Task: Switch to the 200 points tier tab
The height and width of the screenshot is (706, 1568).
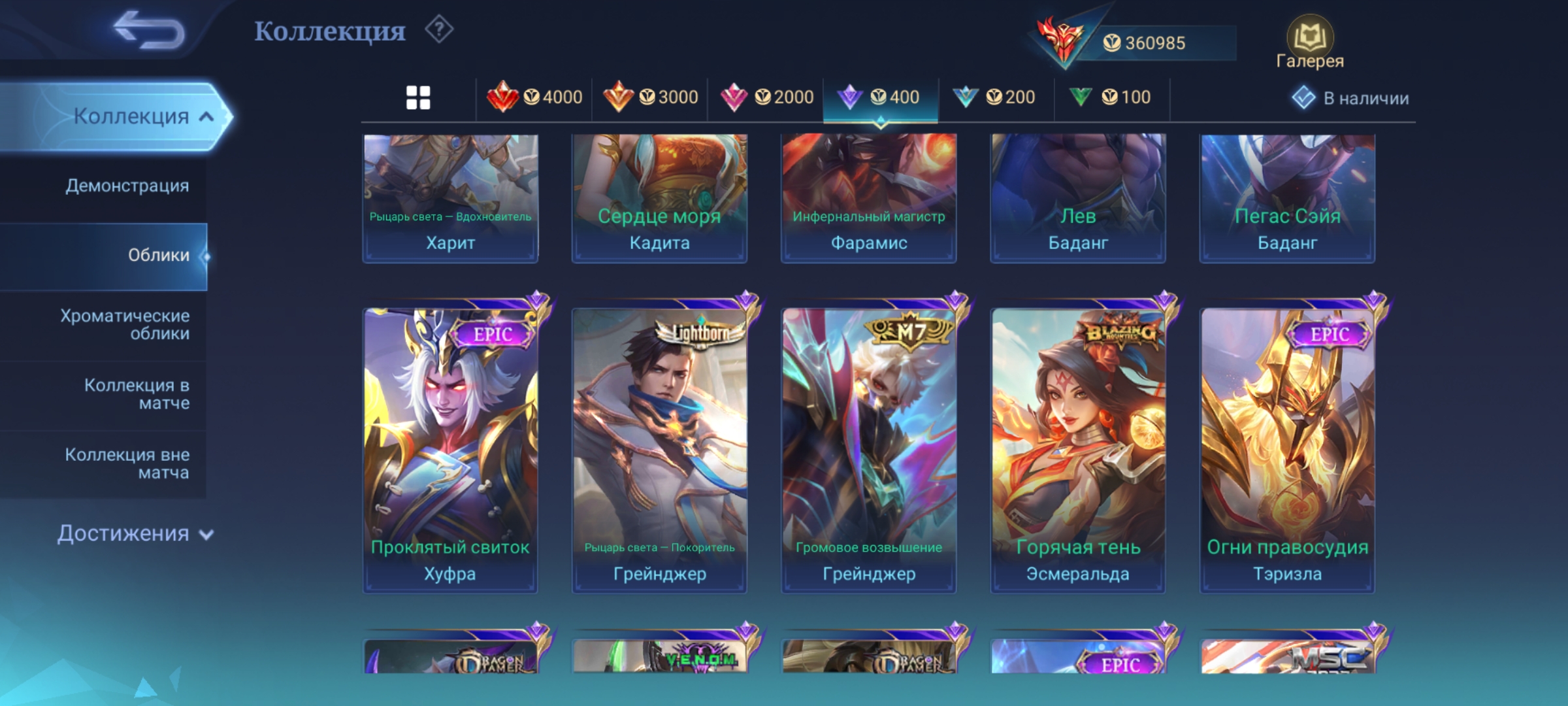Action: click(994, 98)
